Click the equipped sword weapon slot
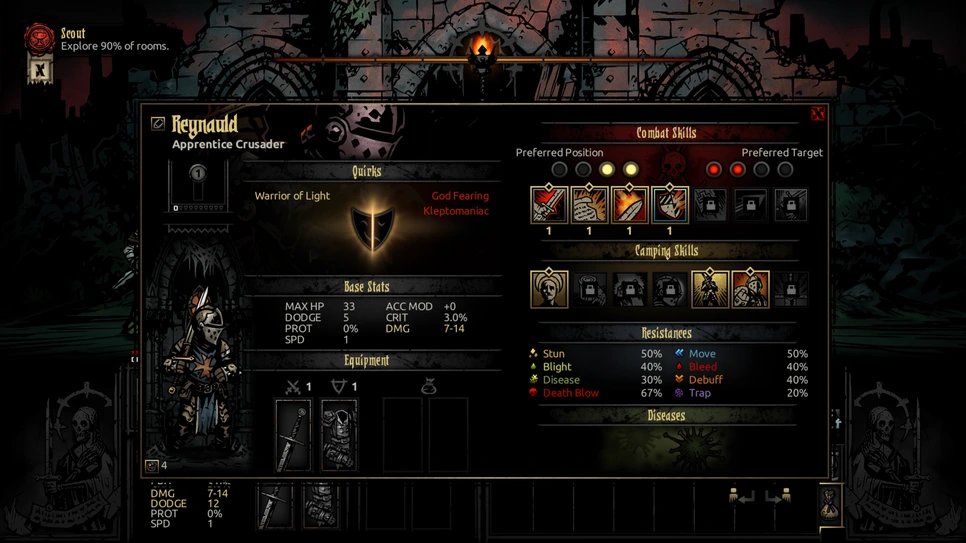This screenshot has width=966, height=543. coord(293,435)
